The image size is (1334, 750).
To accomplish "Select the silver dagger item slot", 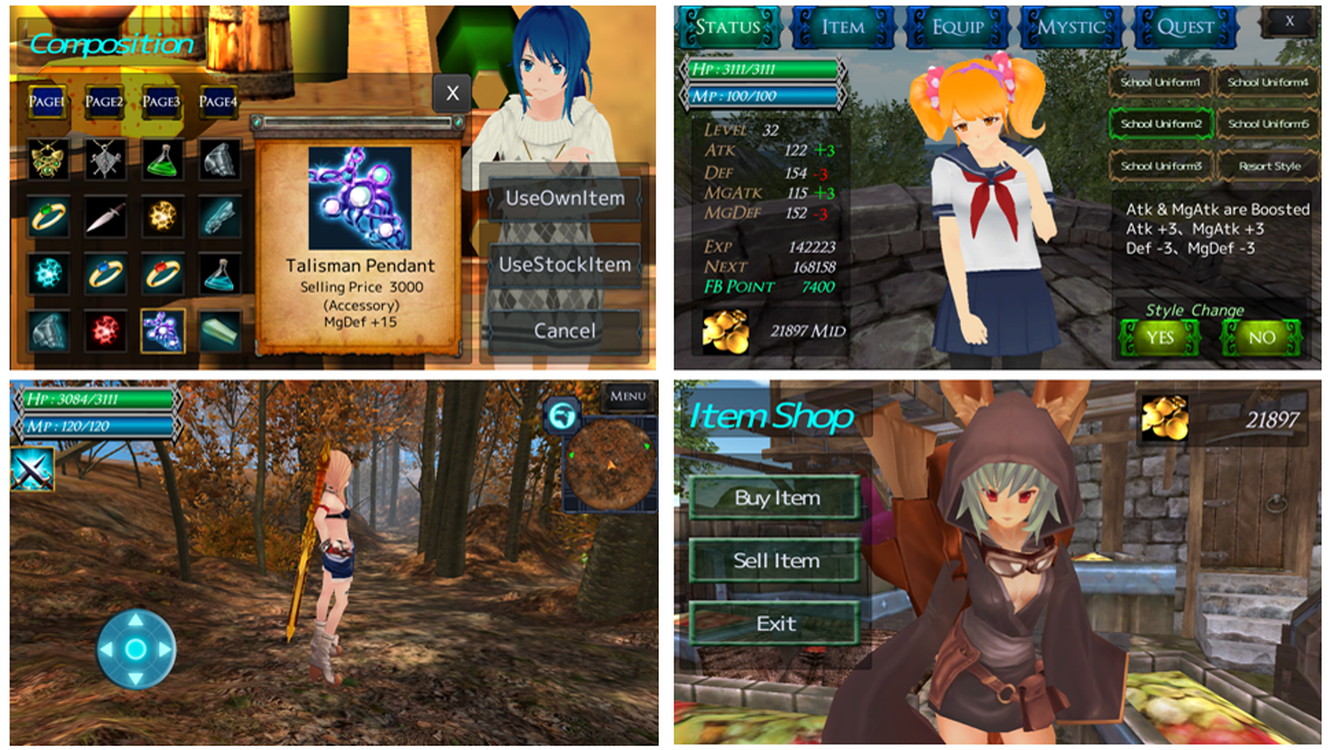I will [104, 215].
